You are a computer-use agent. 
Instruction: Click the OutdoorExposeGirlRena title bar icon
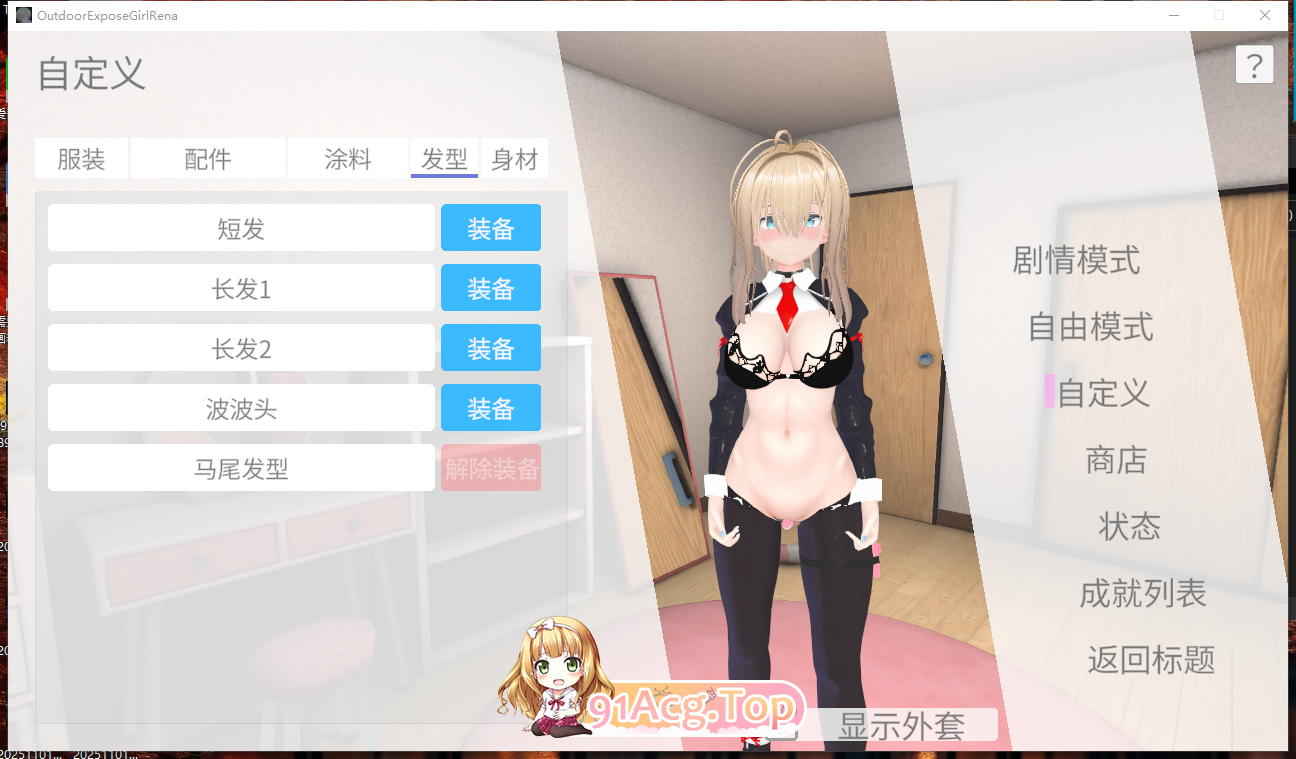pos(24,15)
